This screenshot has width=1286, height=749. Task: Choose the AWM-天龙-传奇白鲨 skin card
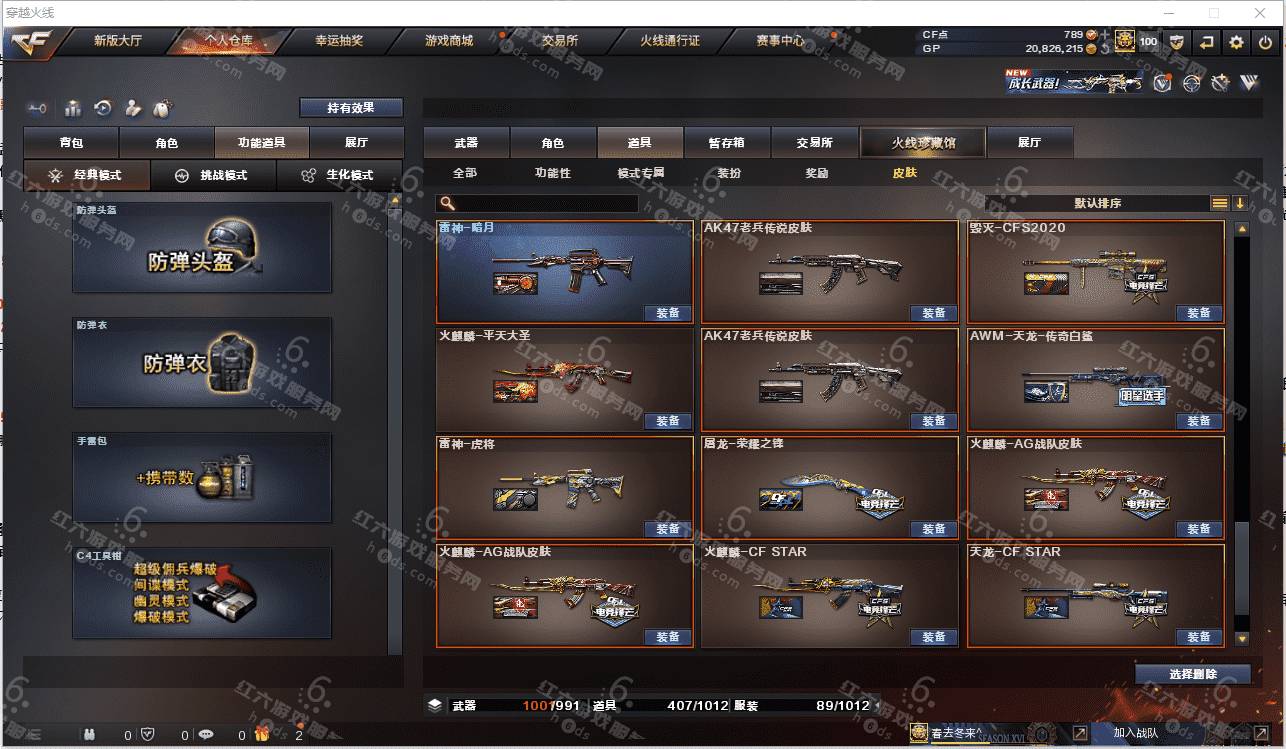(x=1095, y=380)
